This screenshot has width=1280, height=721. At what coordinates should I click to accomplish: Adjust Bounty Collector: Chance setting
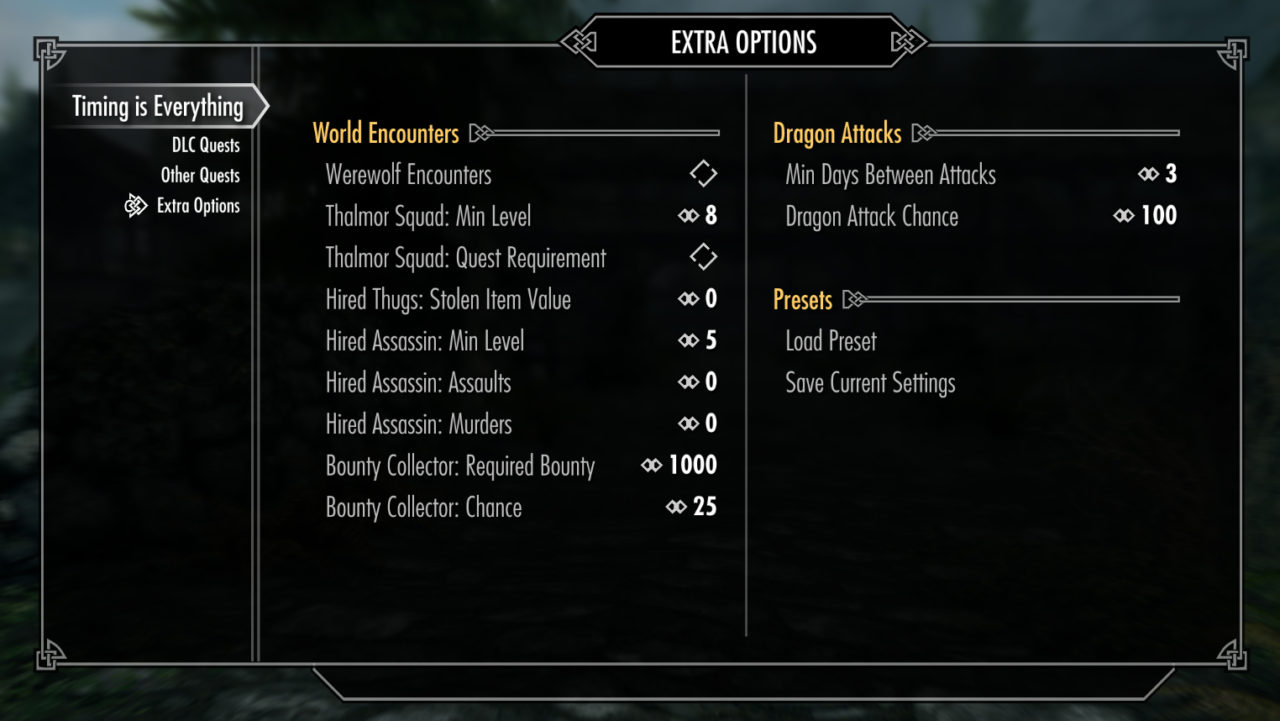[692, 507]
